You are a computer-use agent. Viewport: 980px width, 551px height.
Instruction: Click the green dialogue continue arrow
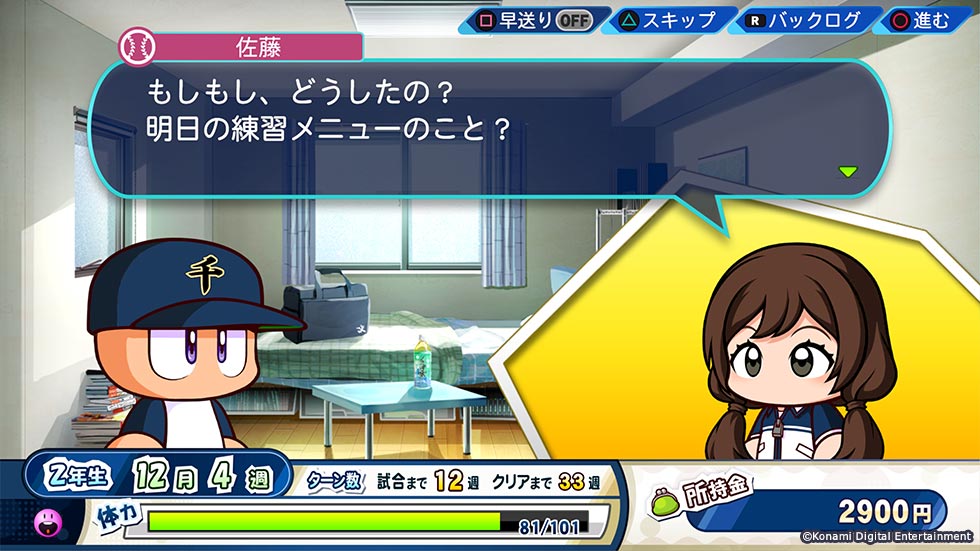point(848,172)
